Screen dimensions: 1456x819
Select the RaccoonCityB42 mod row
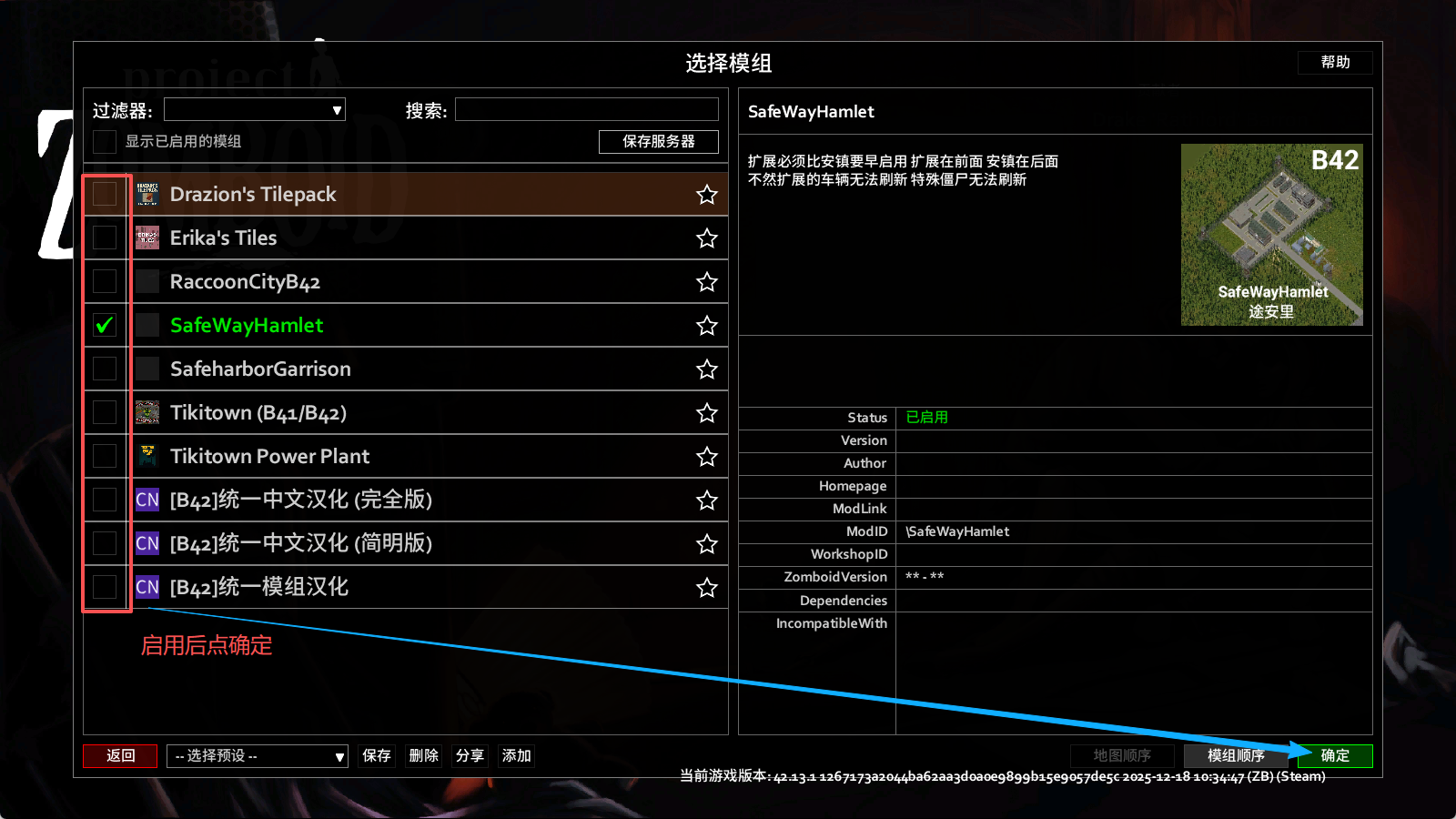[x=409, y=281]
